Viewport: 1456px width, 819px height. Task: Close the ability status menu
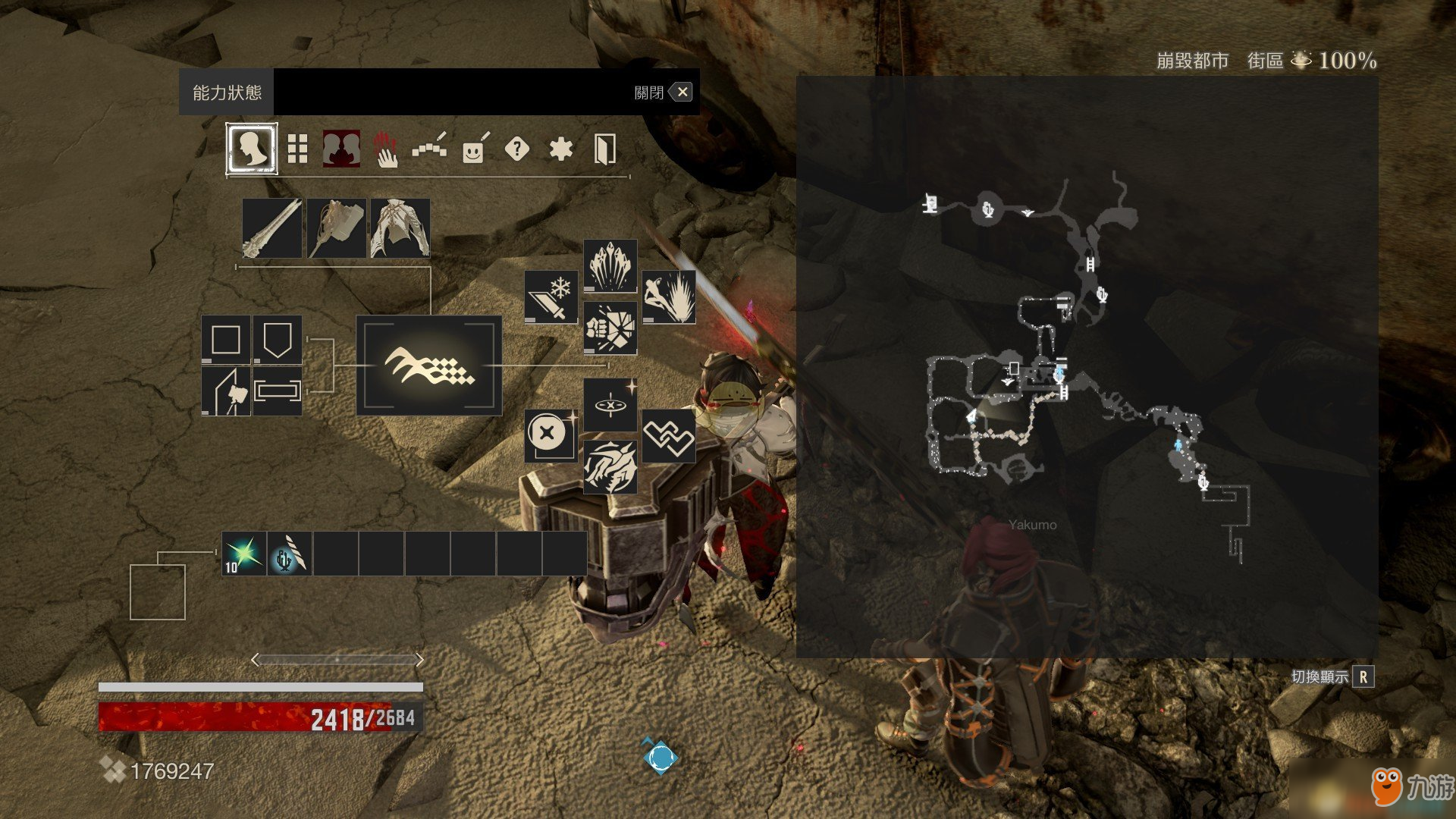[x=681, y=93]
